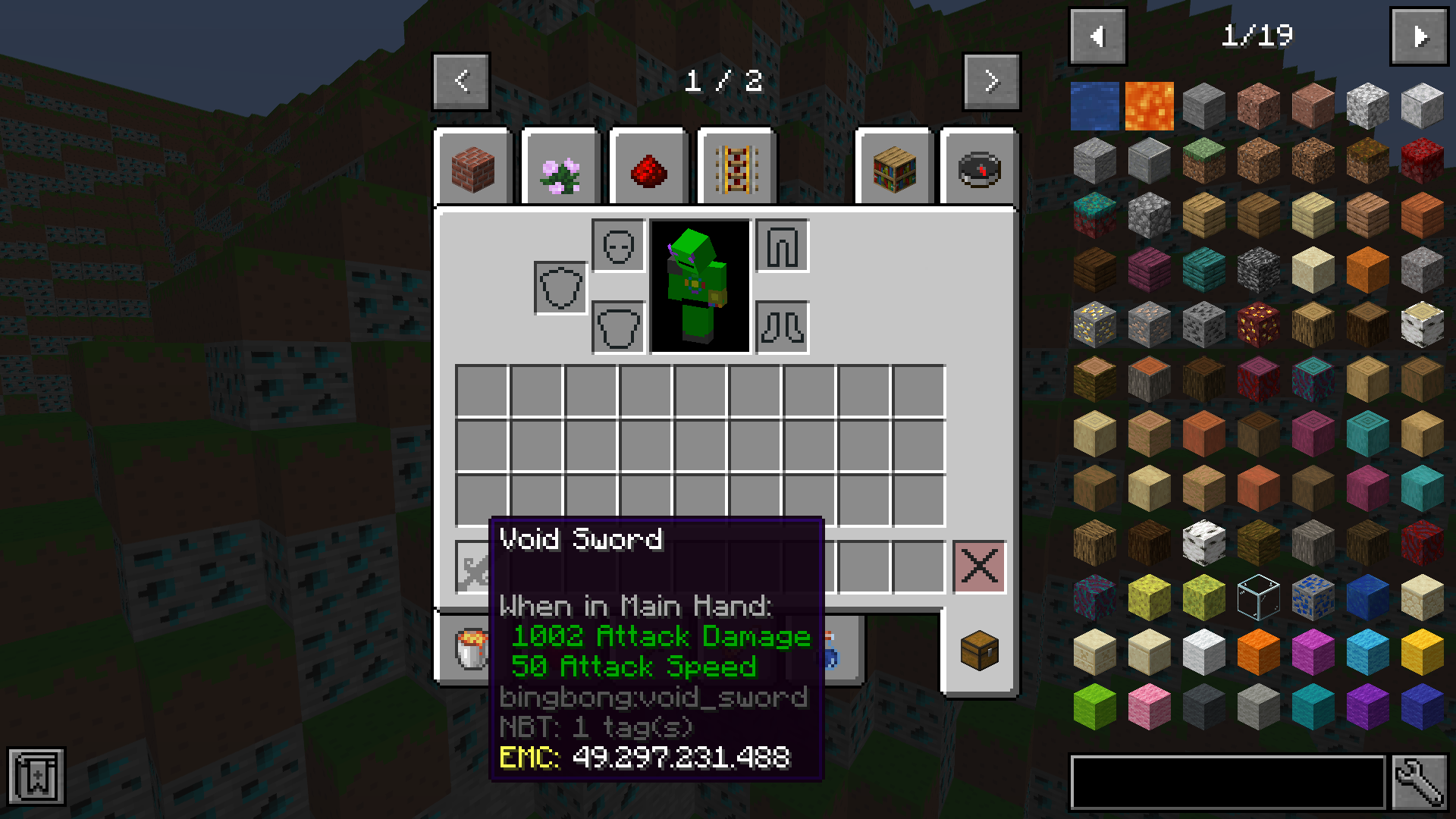Select the lava block in the item list
Image resolution: width=1456 pixels, height=819 pixels.
coord(1149,106)
